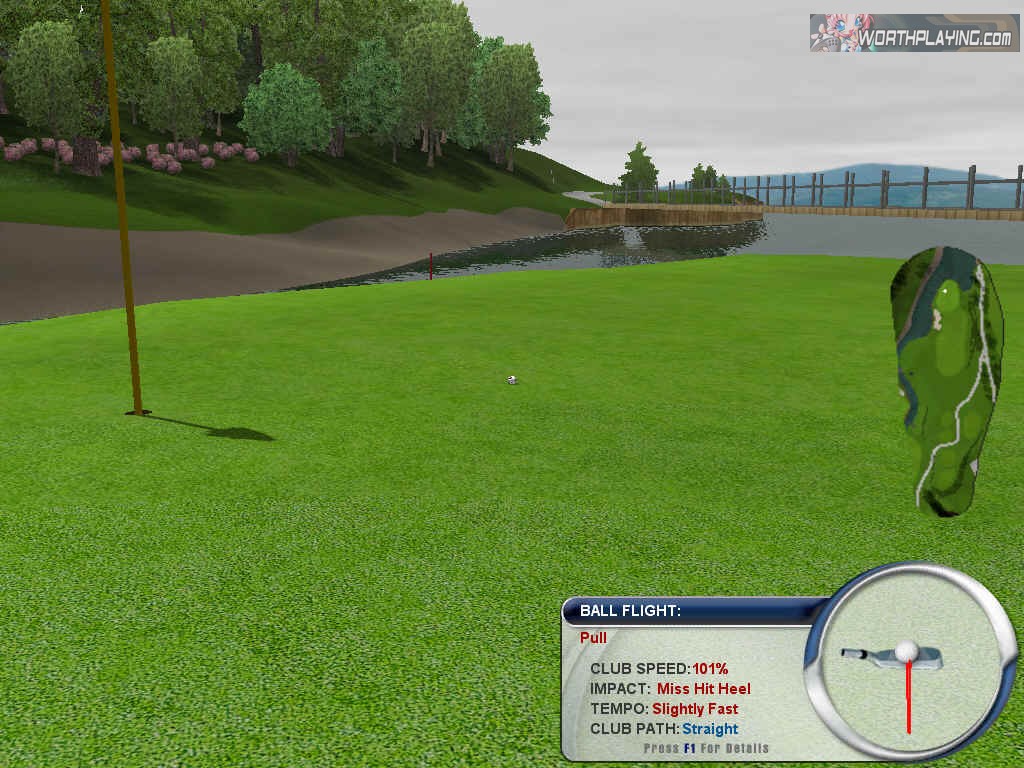Click the hole overview minimap
1024x768 pixels.
coord(946,380)
